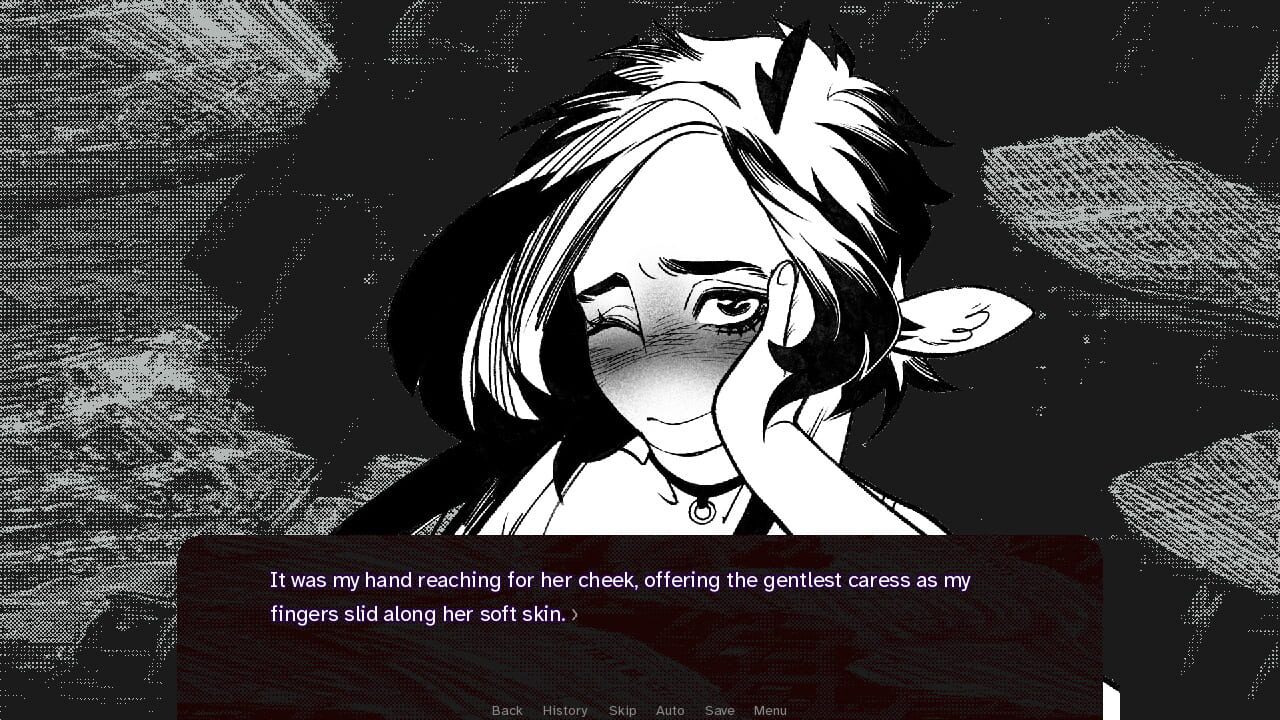Click Back in the quick menu bar

tap(507, 710)
